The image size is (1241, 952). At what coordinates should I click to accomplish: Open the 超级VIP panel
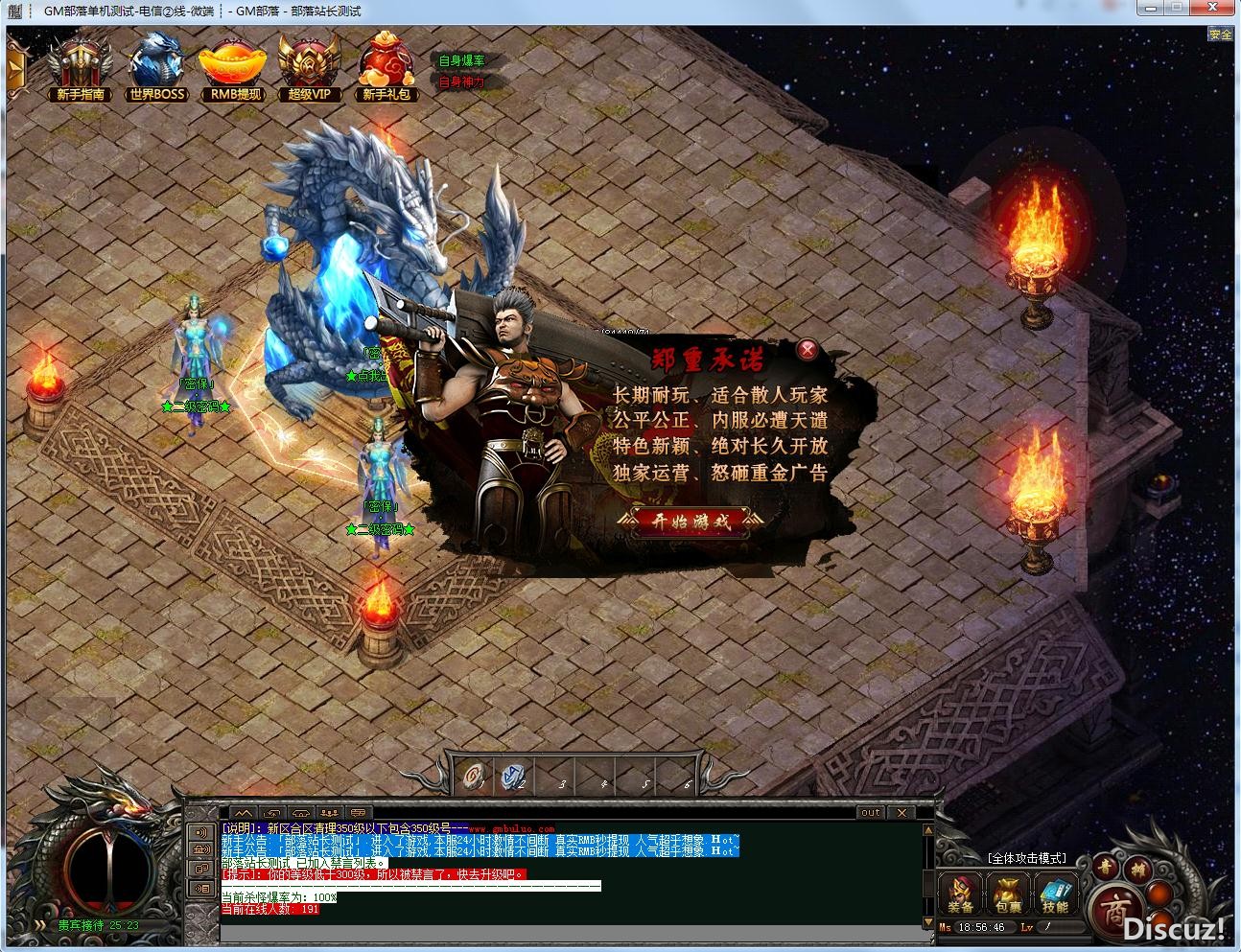[x=309, y=67]
